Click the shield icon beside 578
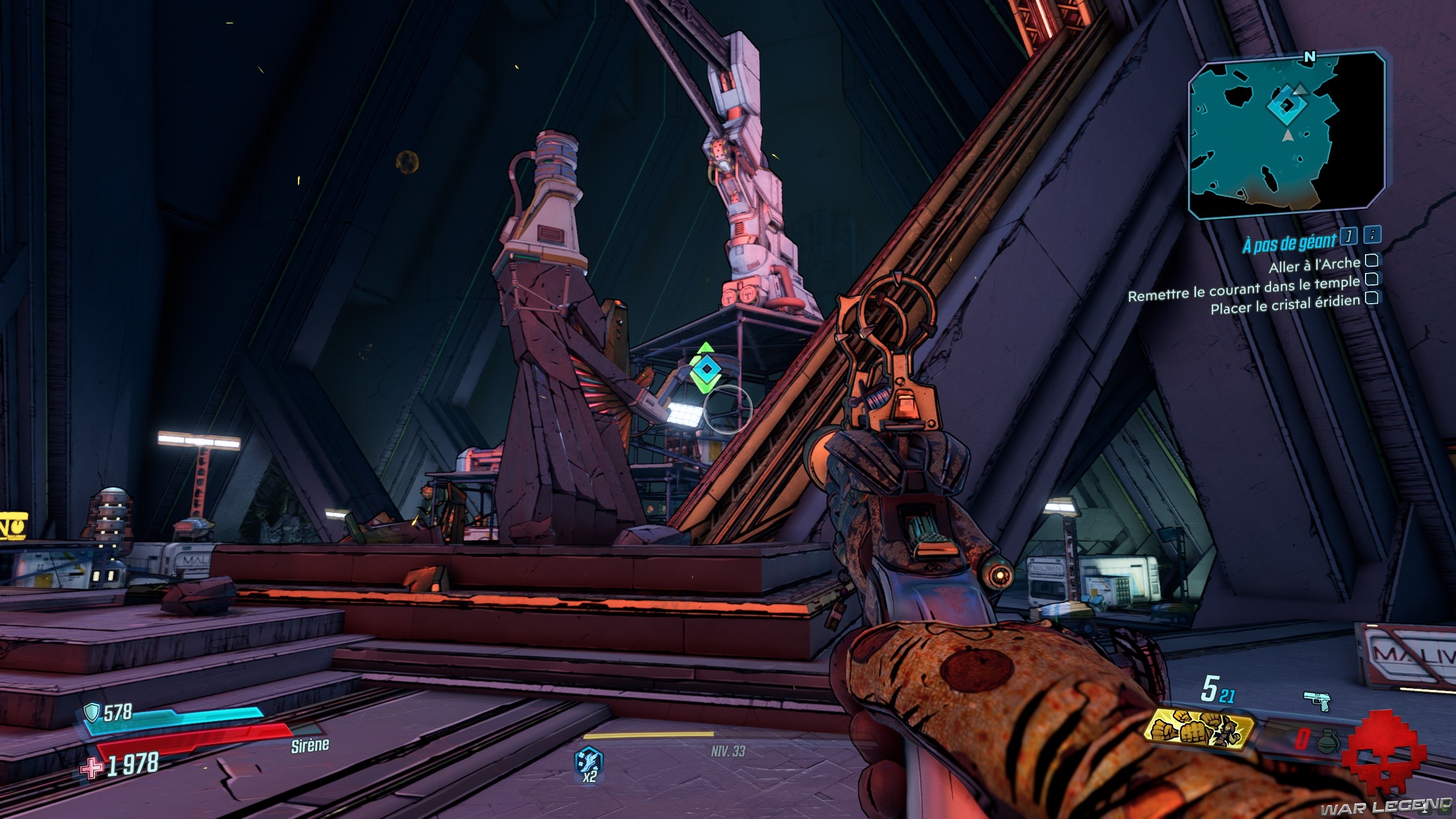The height and width of the screenshot is (819, 1456). [x=92, y=712]
